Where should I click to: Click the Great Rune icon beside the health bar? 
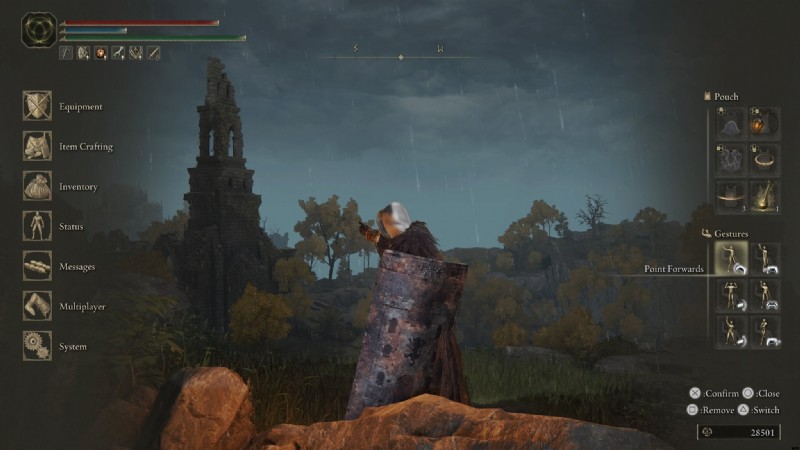[x=39, y=31]
